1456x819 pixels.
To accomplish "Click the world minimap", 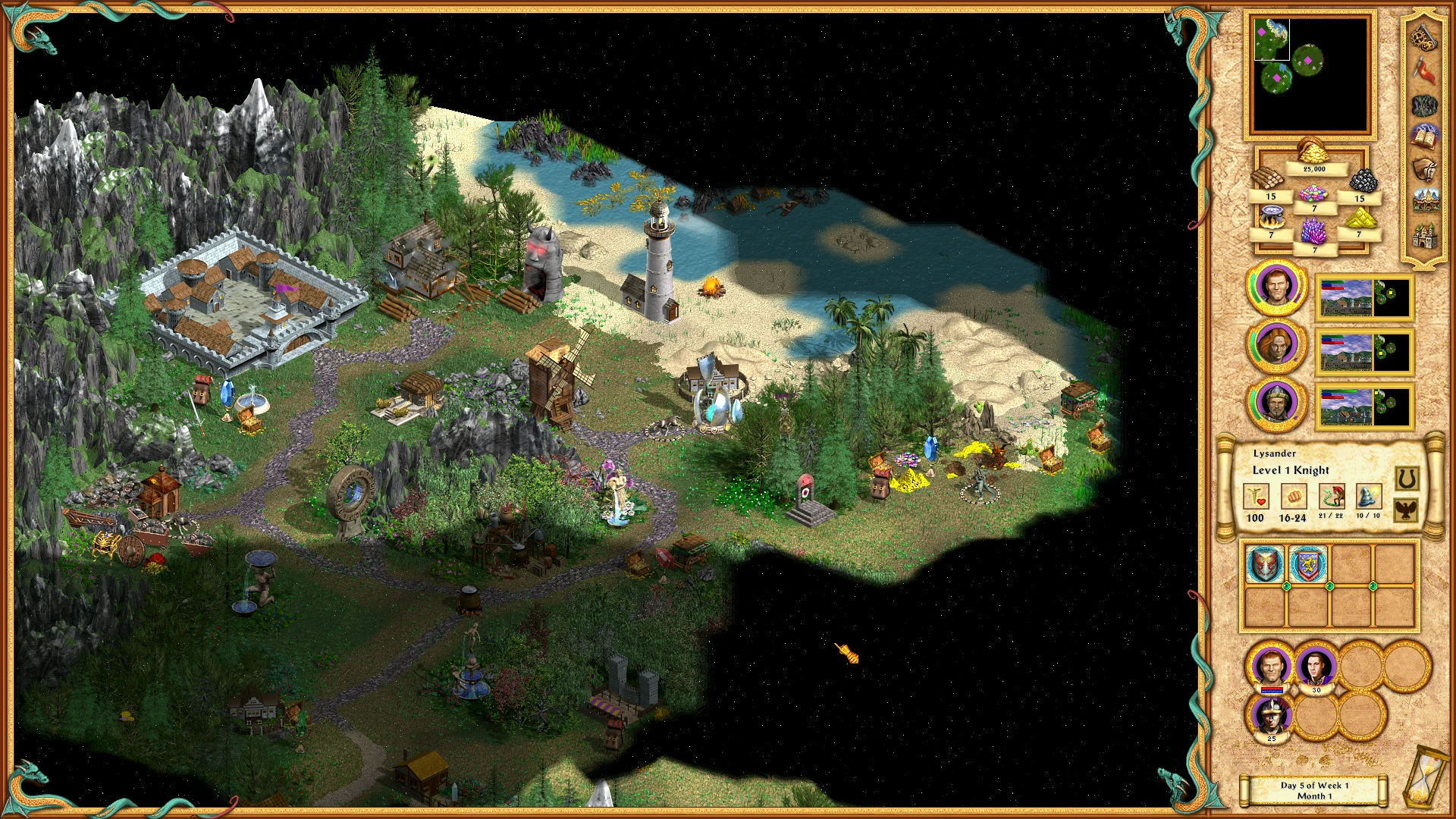I will coord(1310,74).
